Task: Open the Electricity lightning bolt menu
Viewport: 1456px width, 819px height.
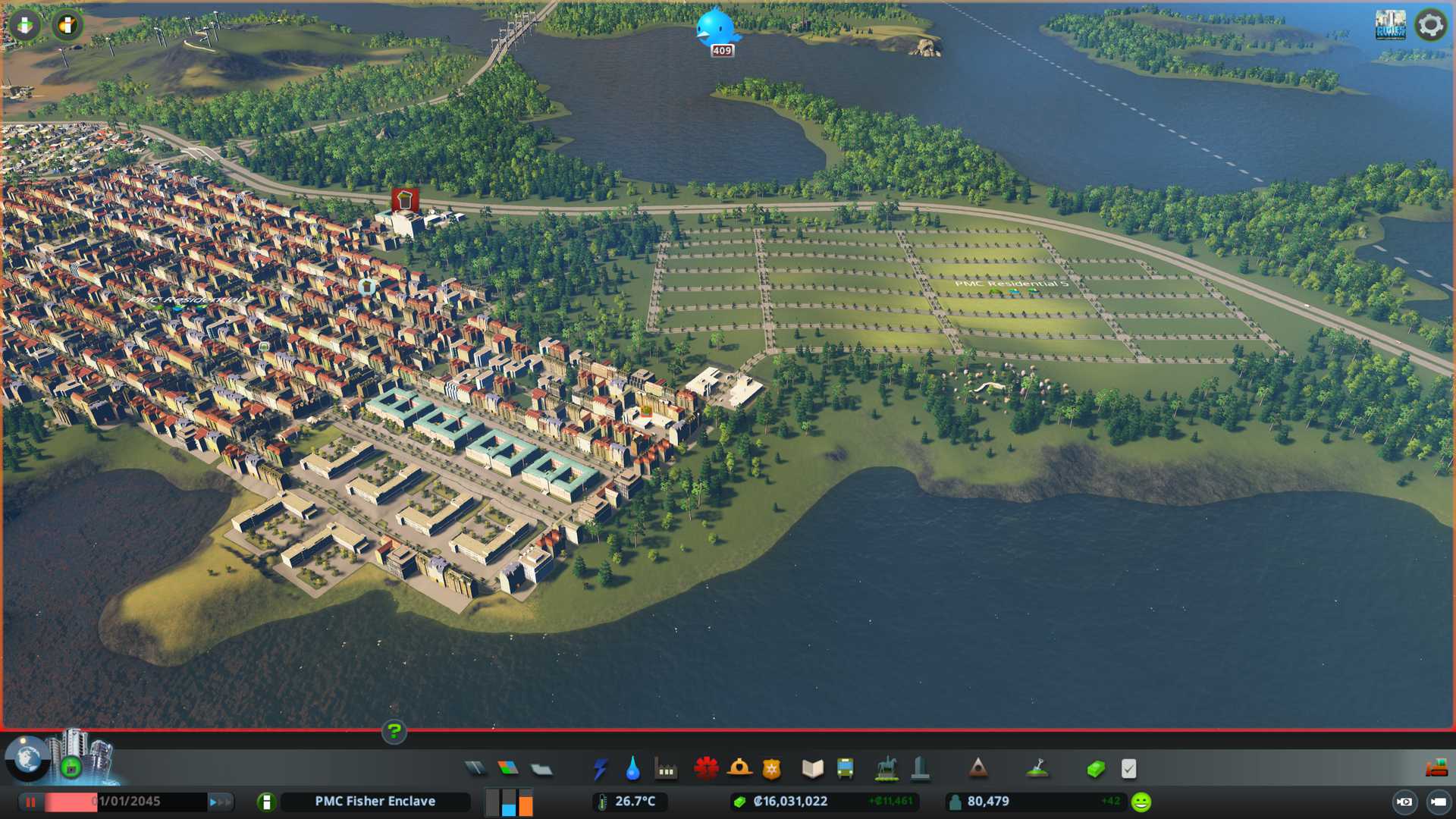Action: coord(600,769)
